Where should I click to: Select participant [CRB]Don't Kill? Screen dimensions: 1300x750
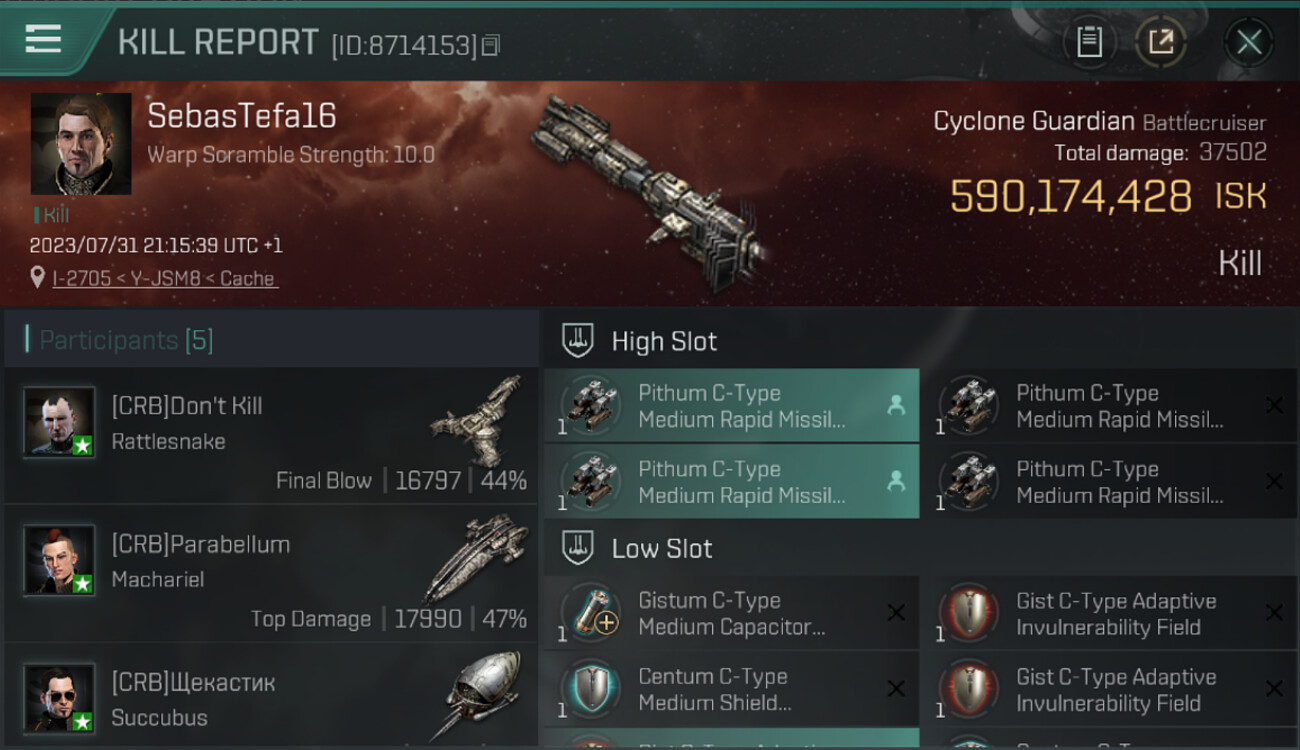(x=270, y=435)
